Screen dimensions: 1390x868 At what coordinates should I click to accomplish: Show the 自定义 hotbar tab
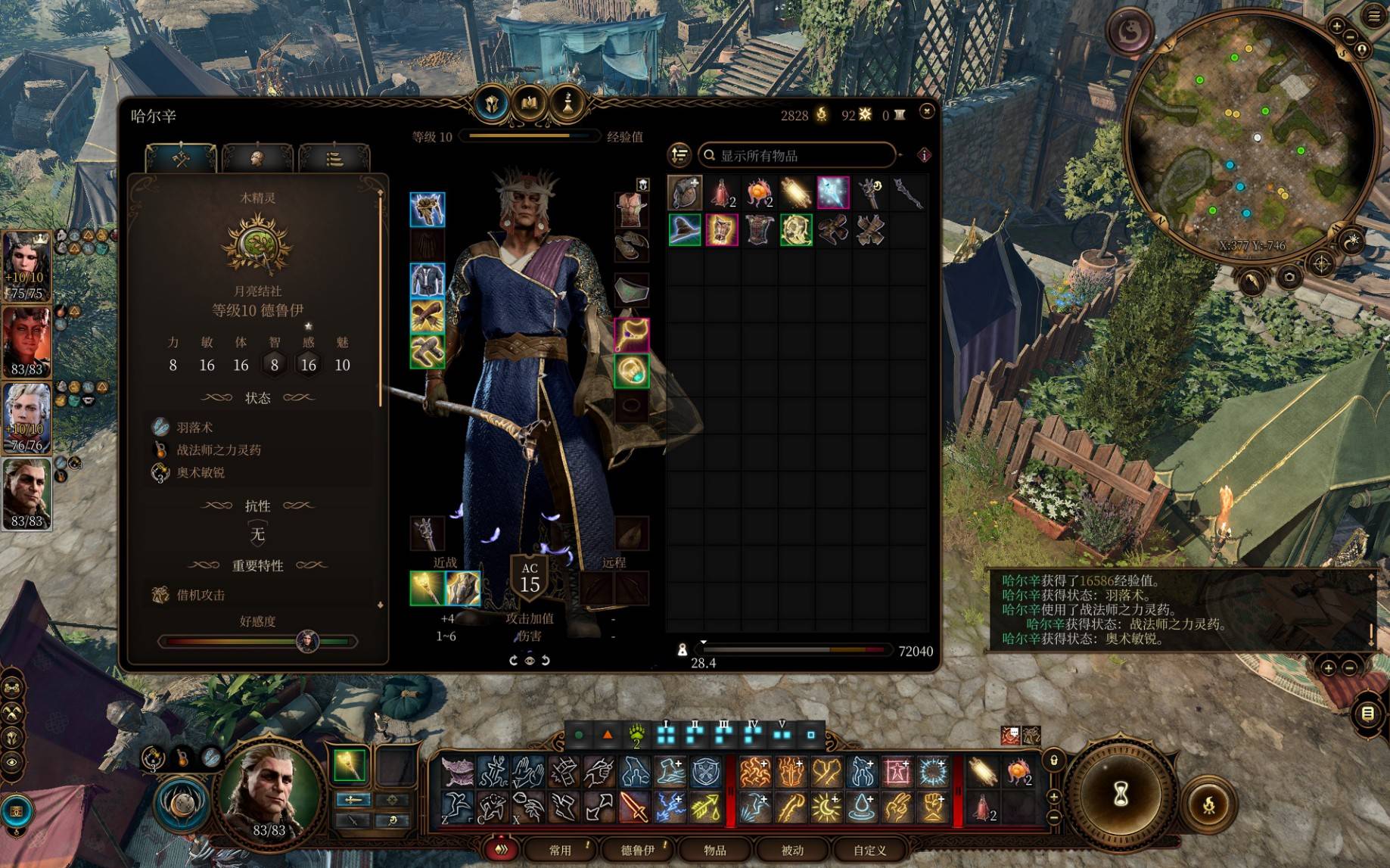click(869, 850)
